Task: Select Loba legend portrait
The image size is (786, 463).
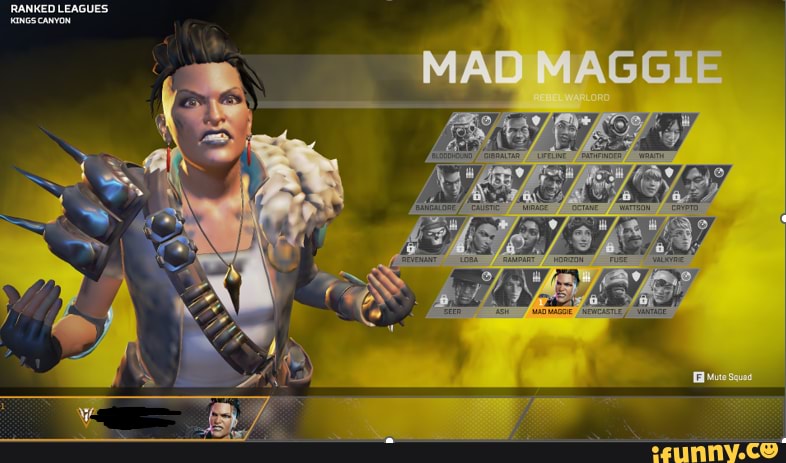Action: click(x=483, y=240)
